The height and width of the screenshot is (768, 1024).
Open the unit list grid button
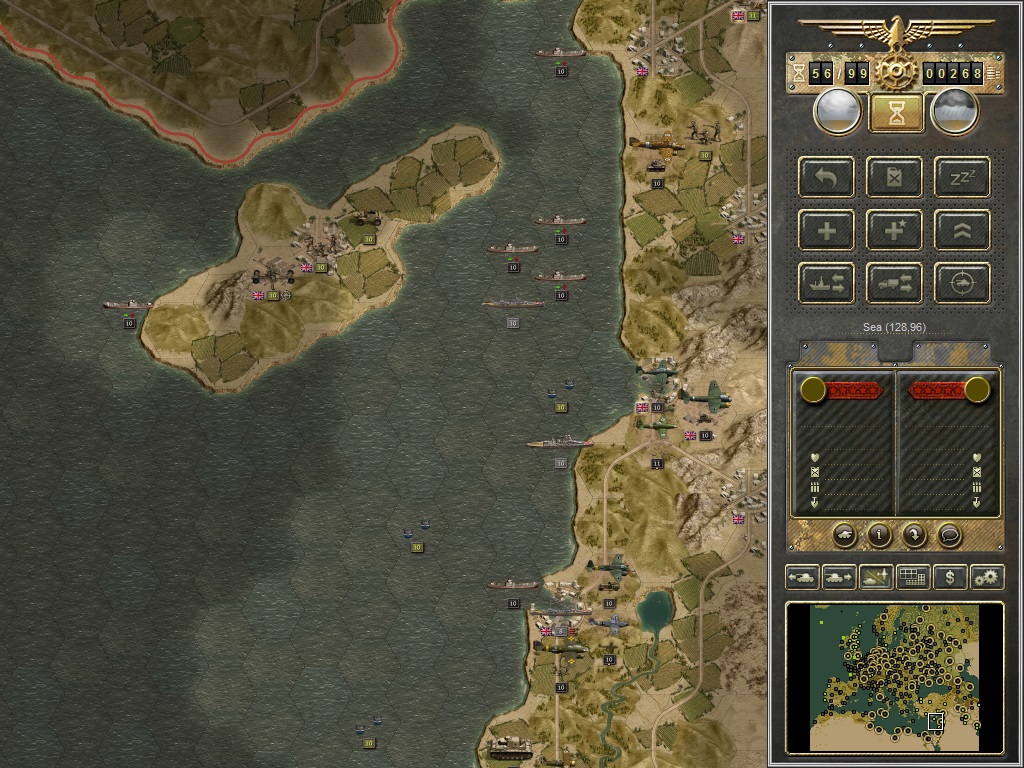click(x=913, y=577)
